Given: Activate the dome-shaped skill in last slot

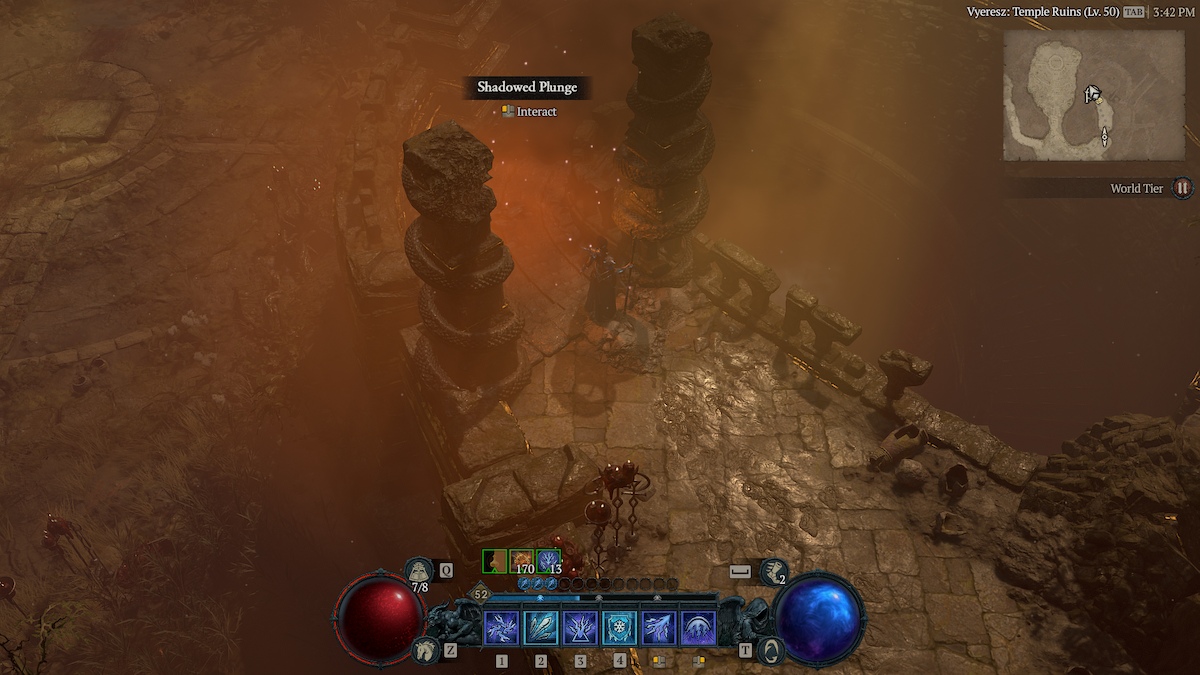Looking at the screenshot, I should (x=697, y=627).
